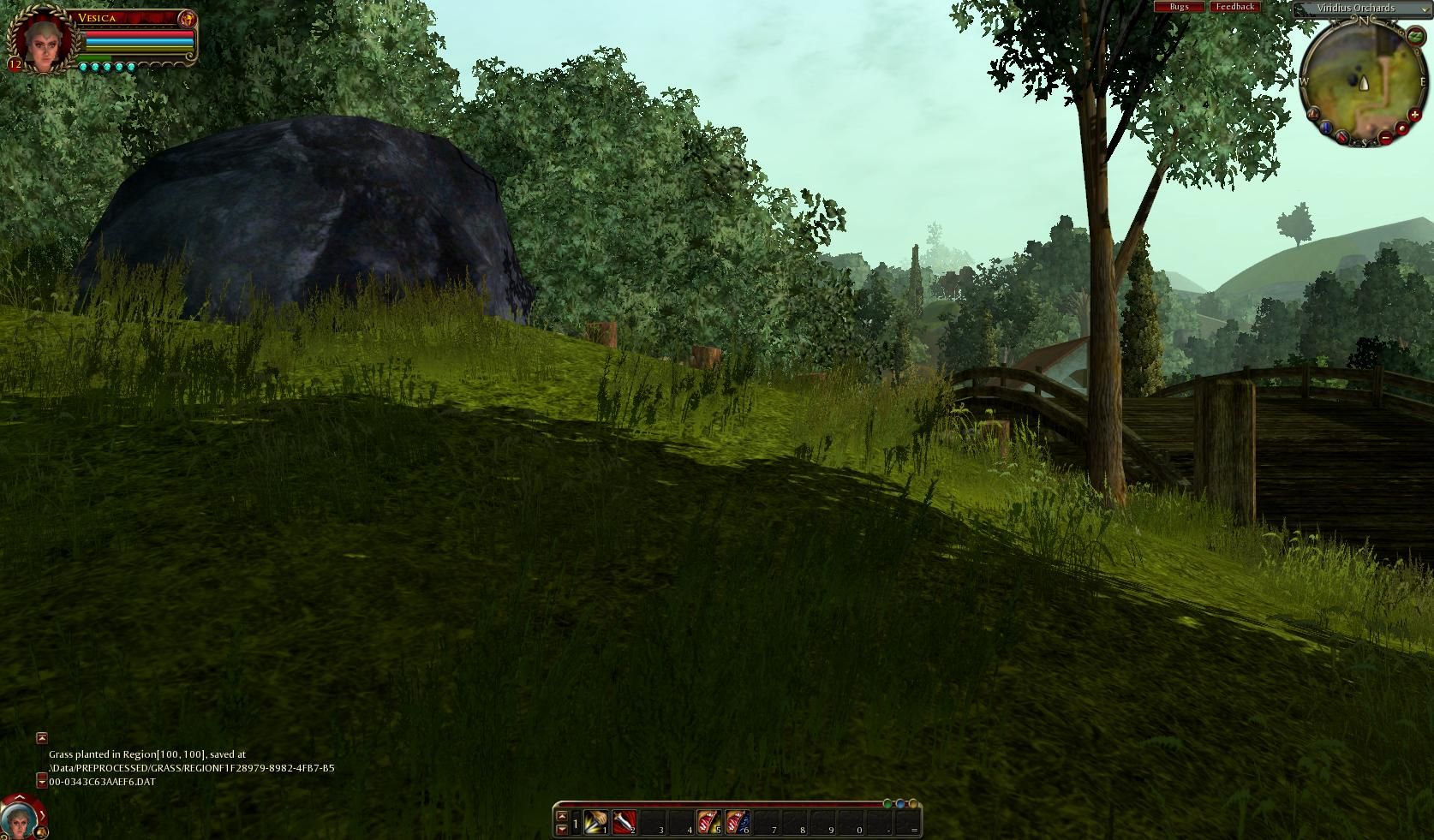Click the green orb above the hotbar

[x=887, y=803]
